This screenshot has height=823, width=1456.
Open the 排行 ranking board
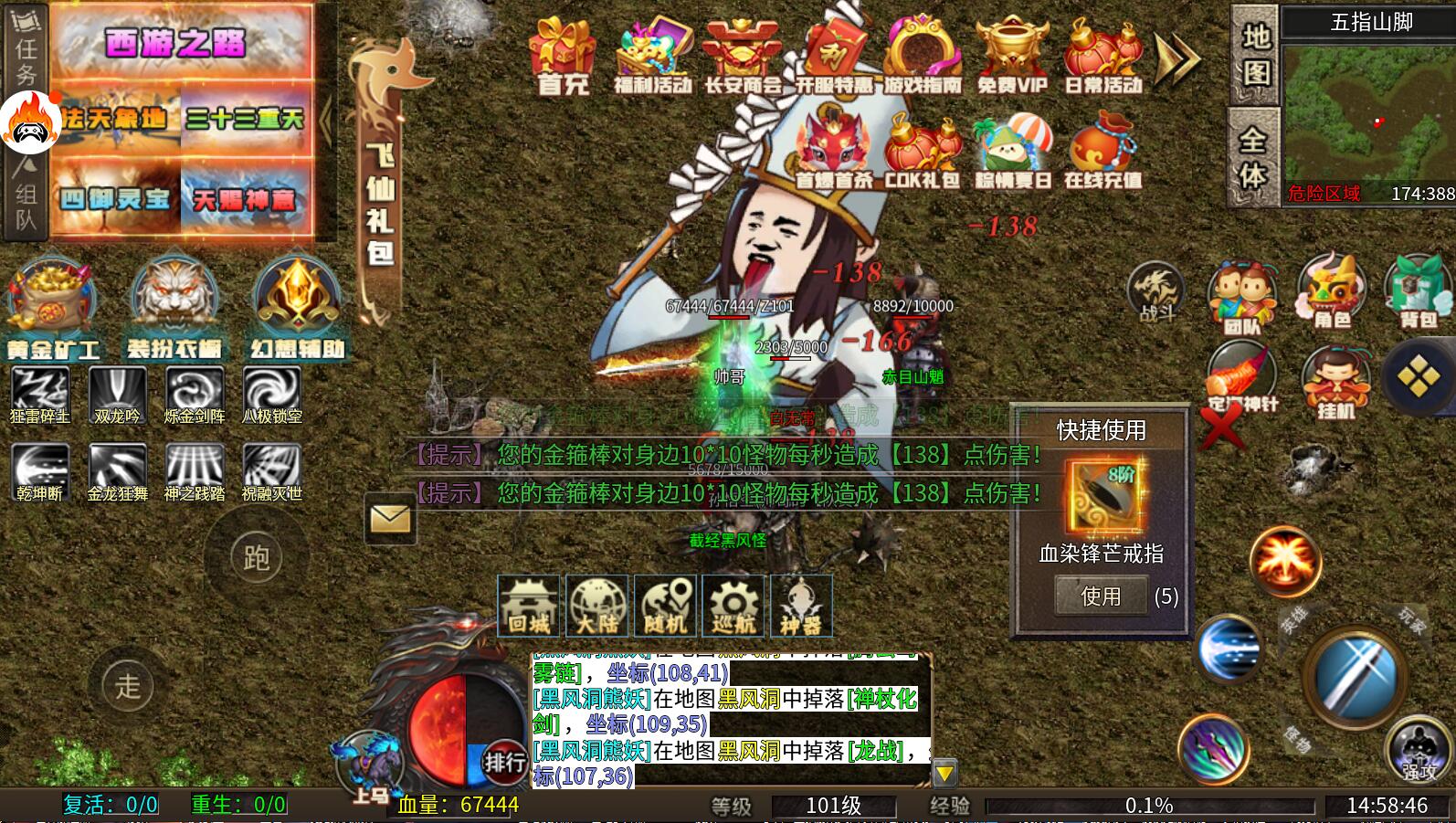coord(504,761)
